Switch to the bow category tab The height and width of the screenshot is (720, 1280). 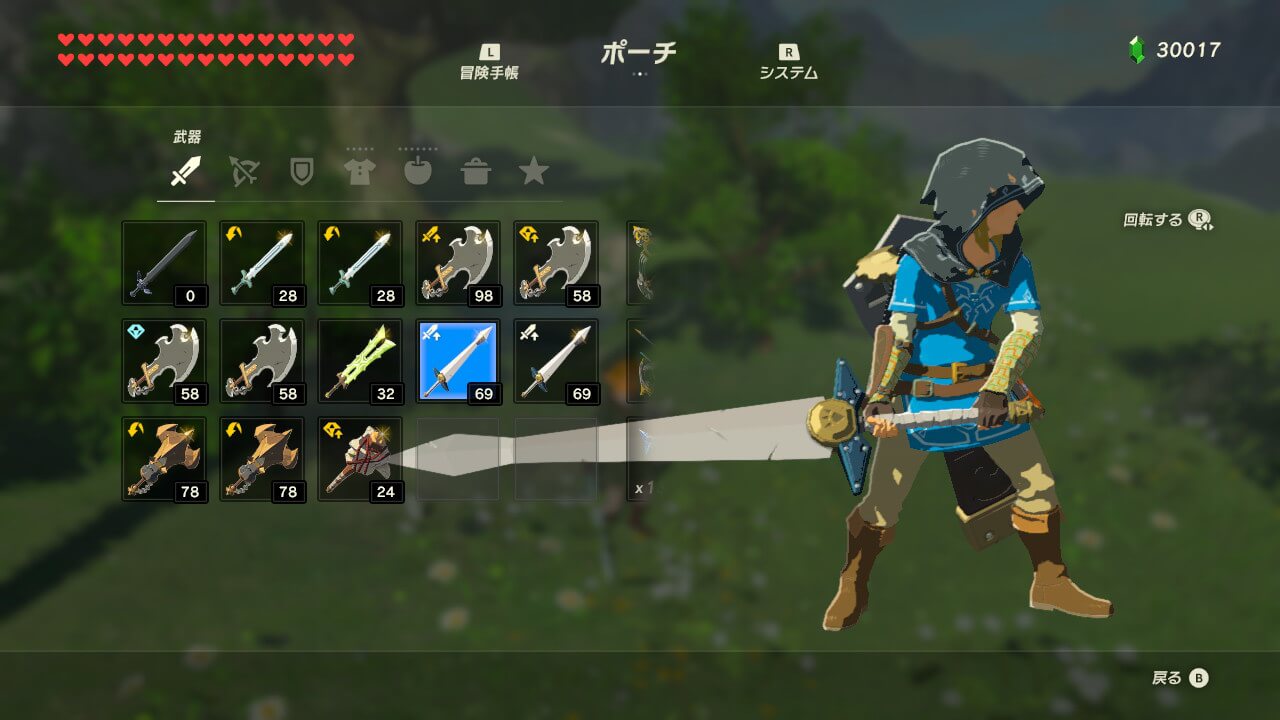[243, 172]
